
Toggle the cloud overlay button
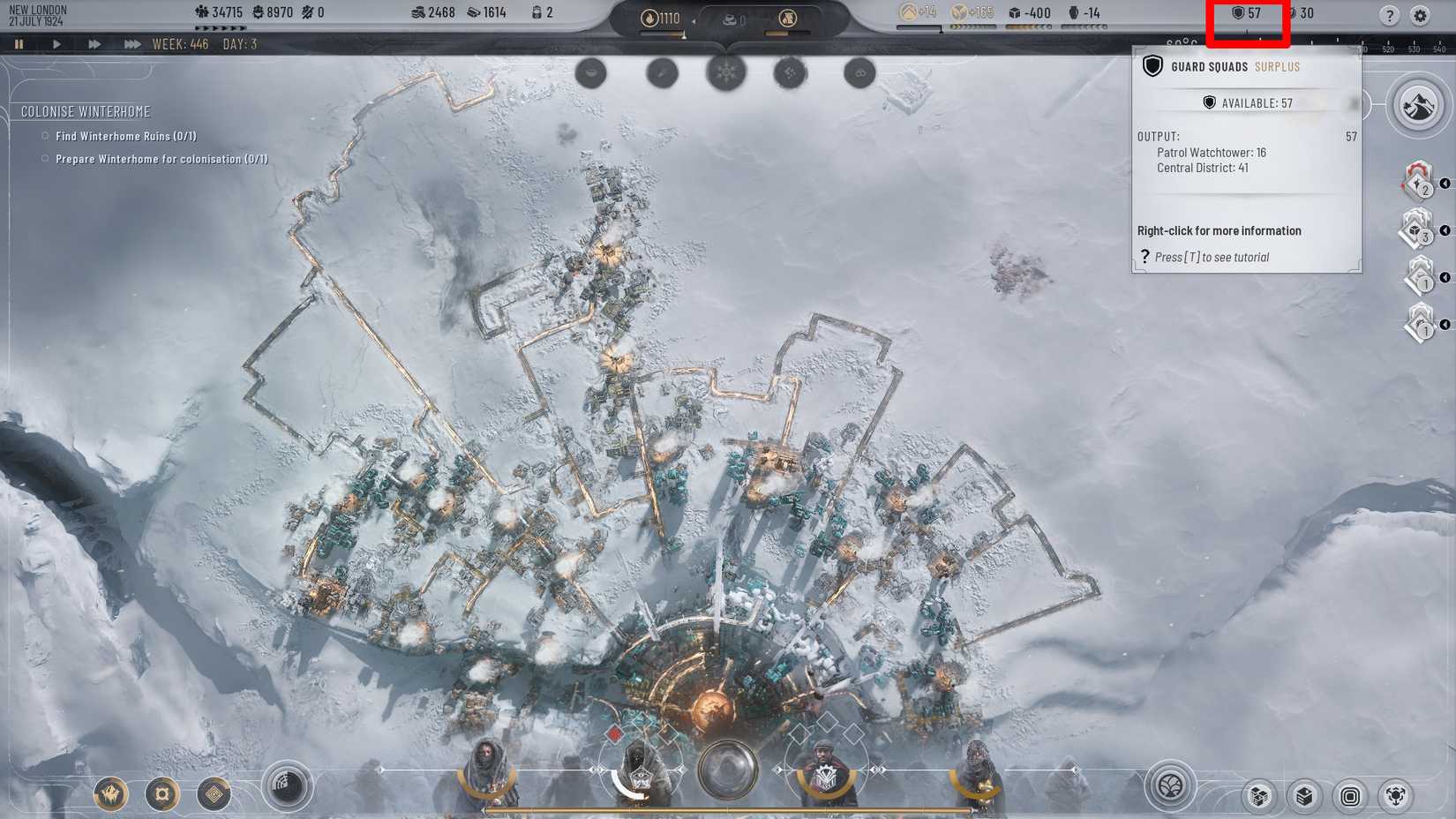coord(859,74)
